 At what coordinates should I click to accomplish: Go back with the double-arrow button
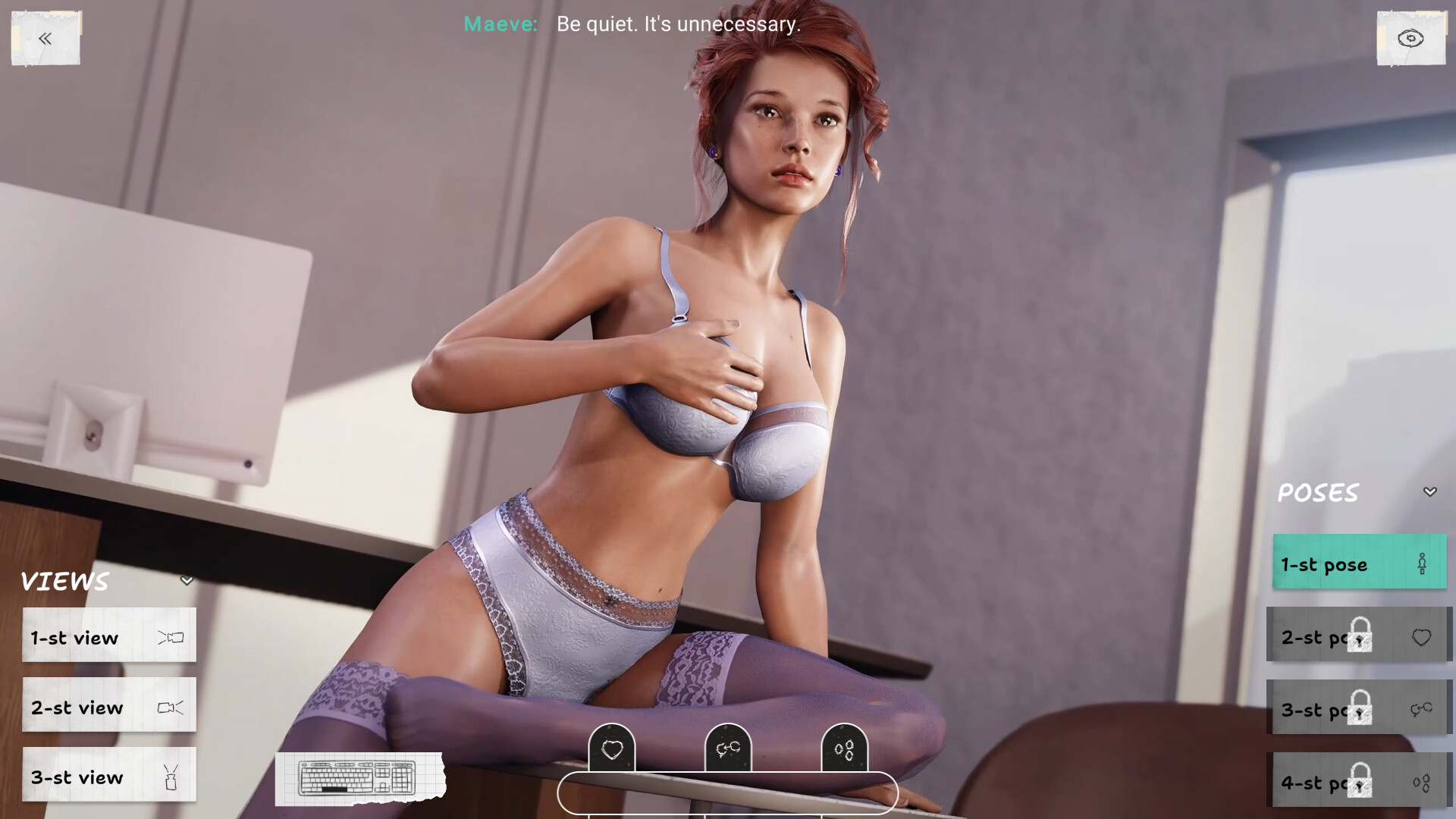coord(45,39)
